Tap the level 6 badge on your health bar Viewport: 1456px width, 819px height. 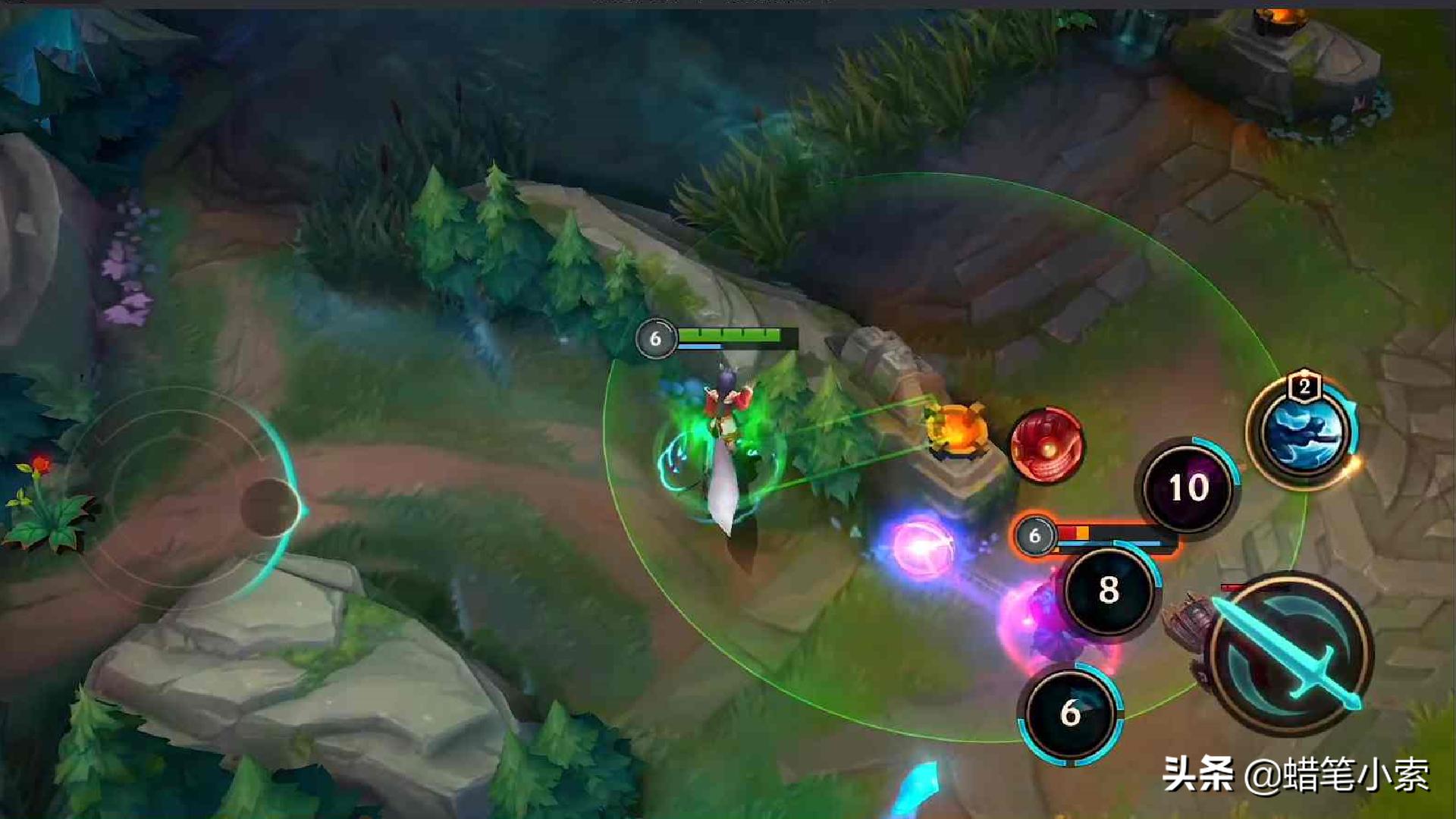coord(656,338)
